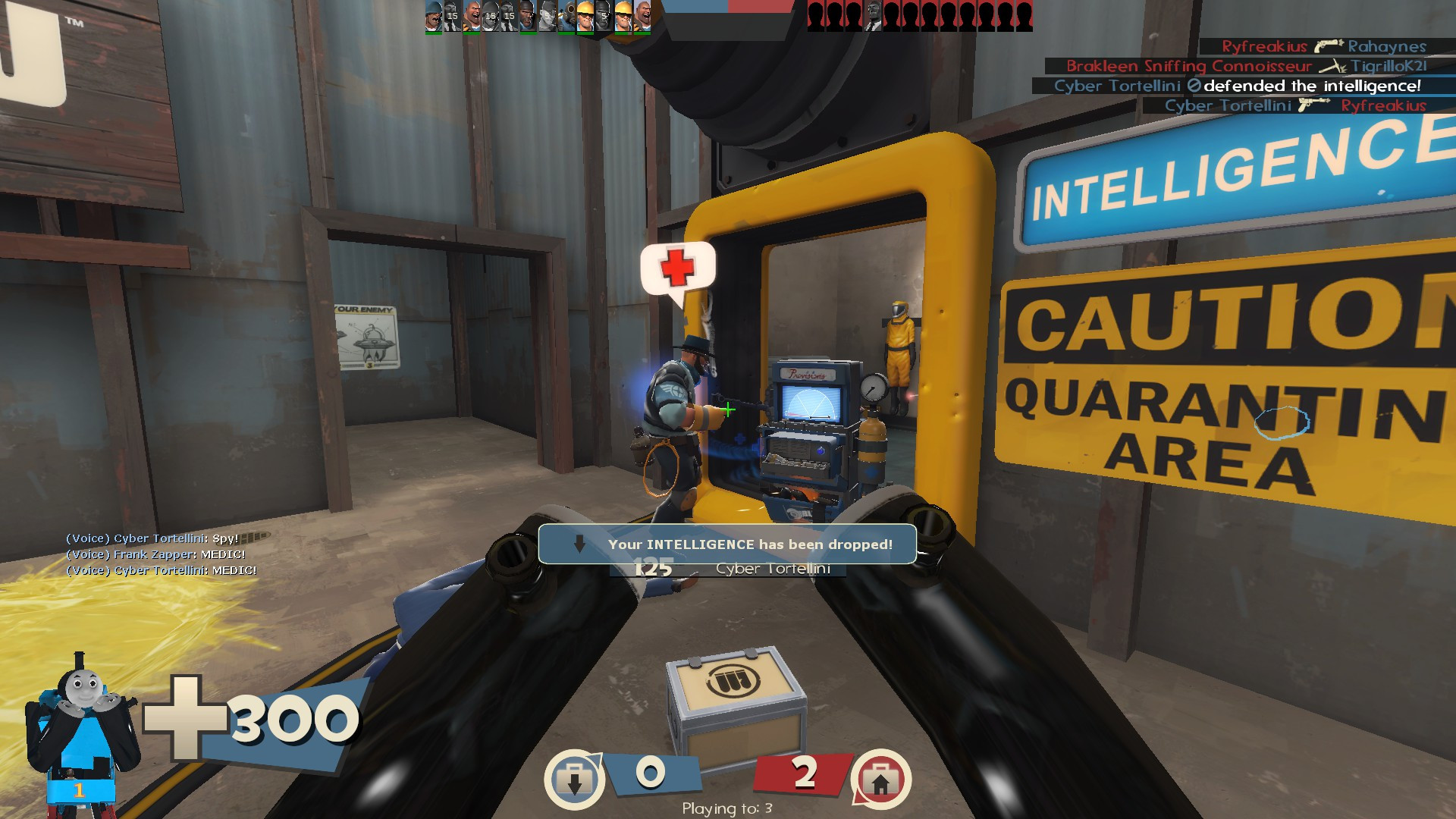1456x819 pixels.
Task: Toggle the Engineer teammate portrait in the roster
Action: click(585, 15)
